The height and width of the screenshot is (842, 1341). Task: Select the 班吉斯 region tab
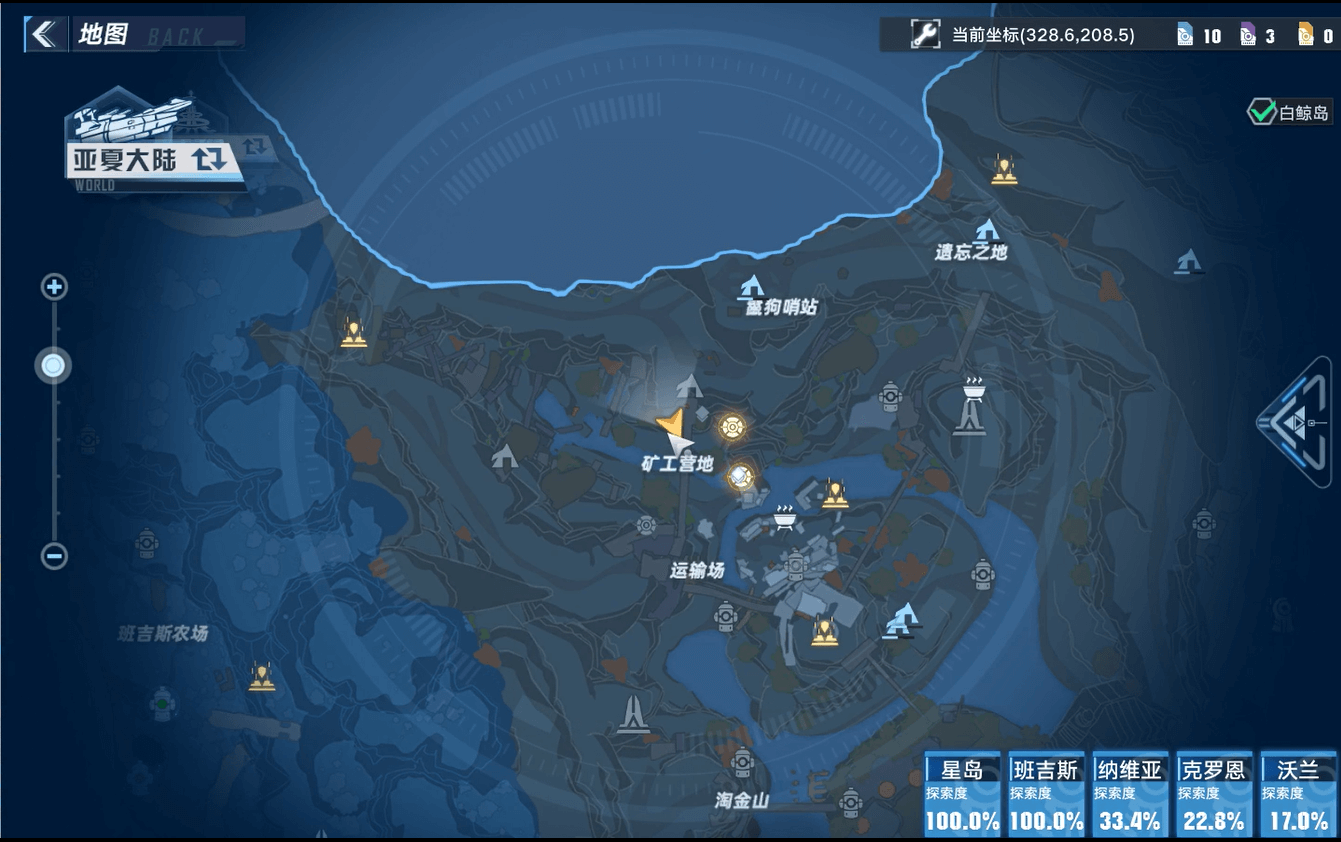1046,795
